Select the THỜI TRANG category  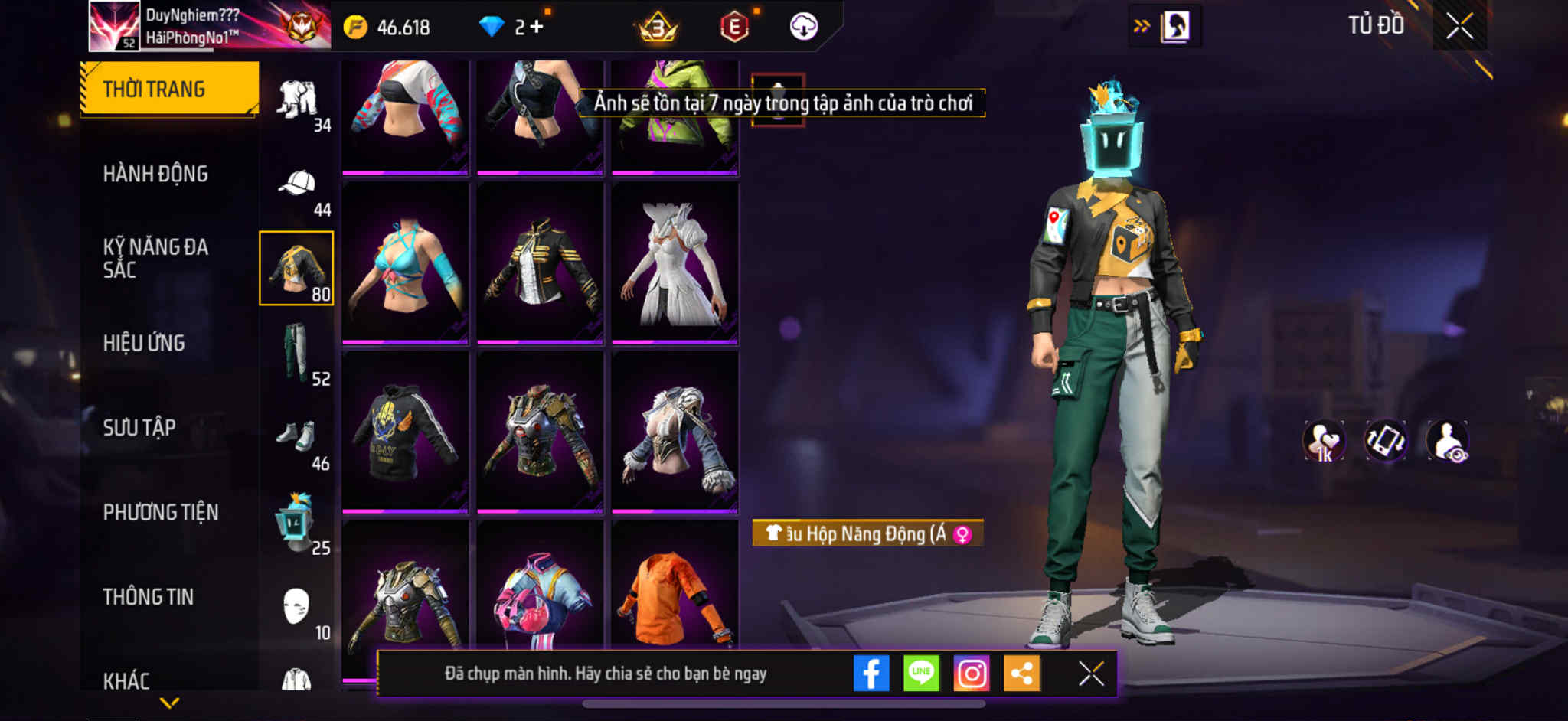coord(168,89)
